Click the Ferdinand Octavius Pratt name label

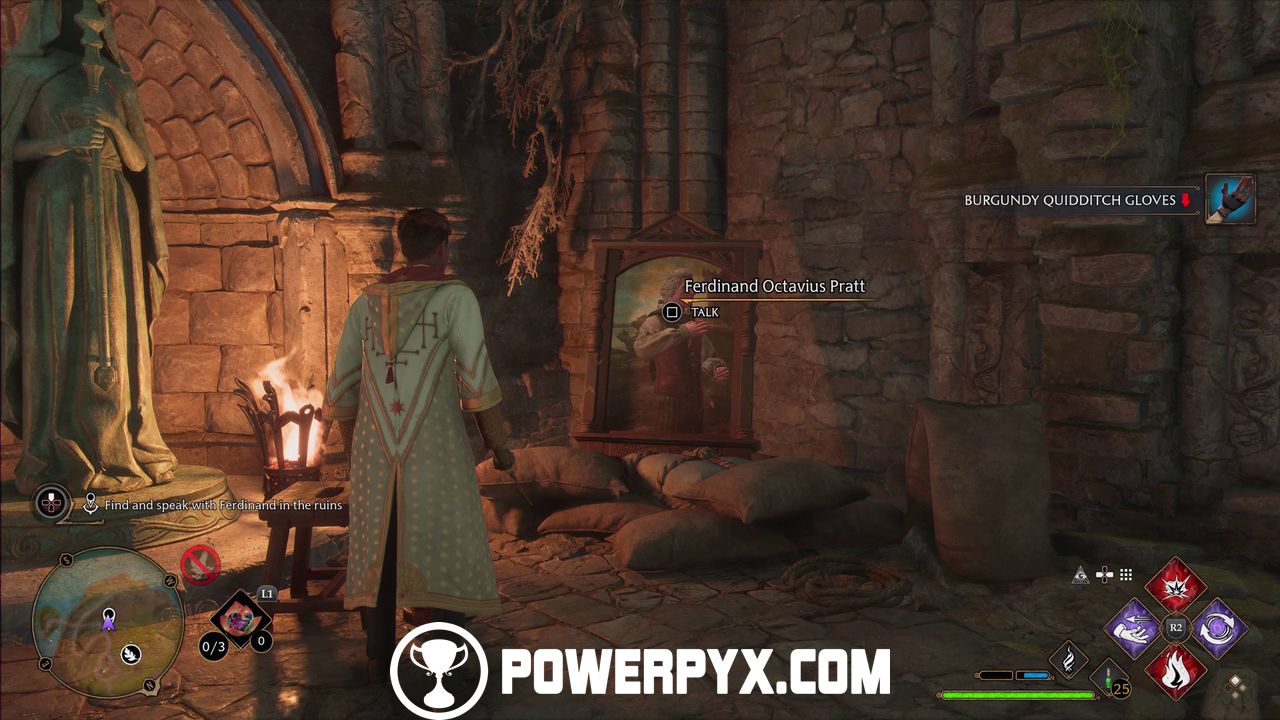pyautogui.click(x=775, y=286)
